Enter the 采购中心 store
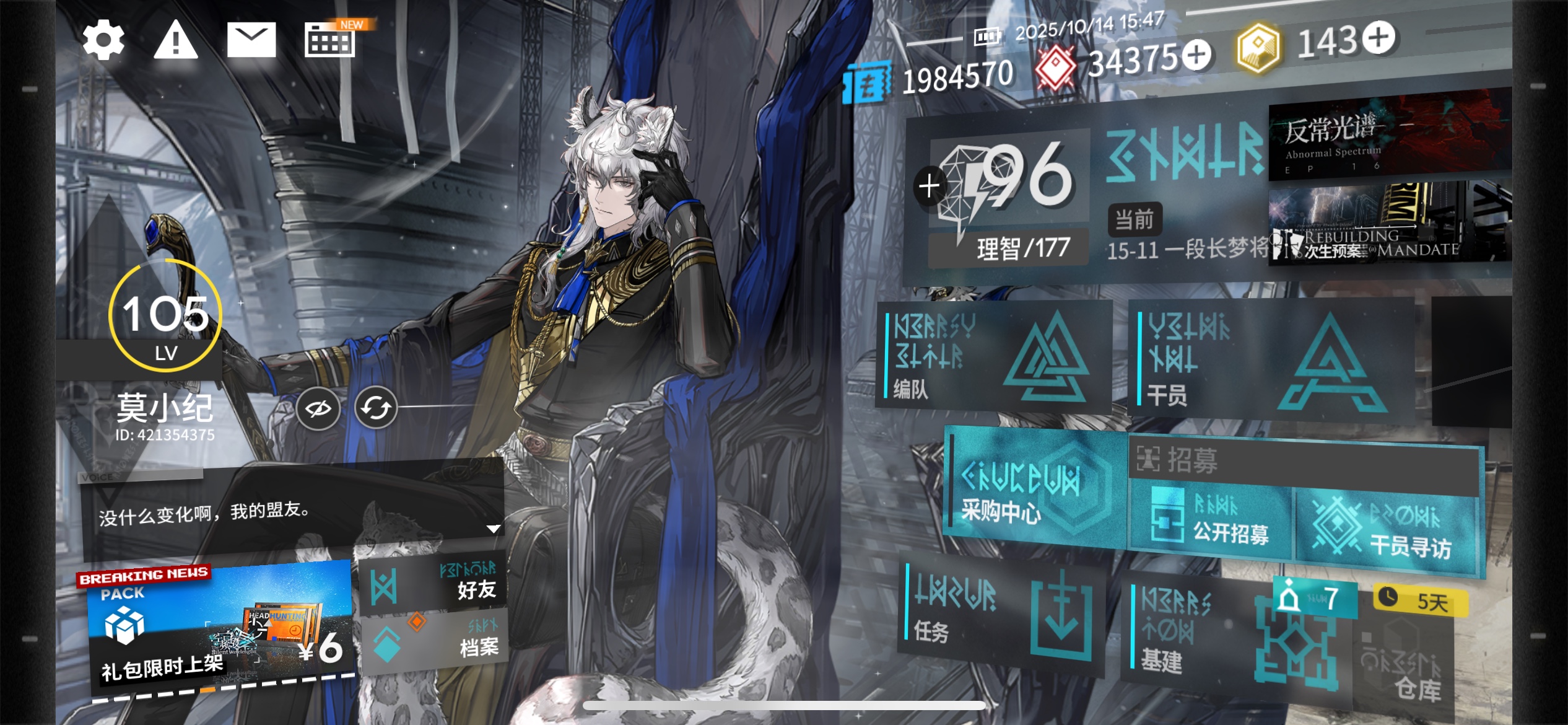 pos(1034,490)
